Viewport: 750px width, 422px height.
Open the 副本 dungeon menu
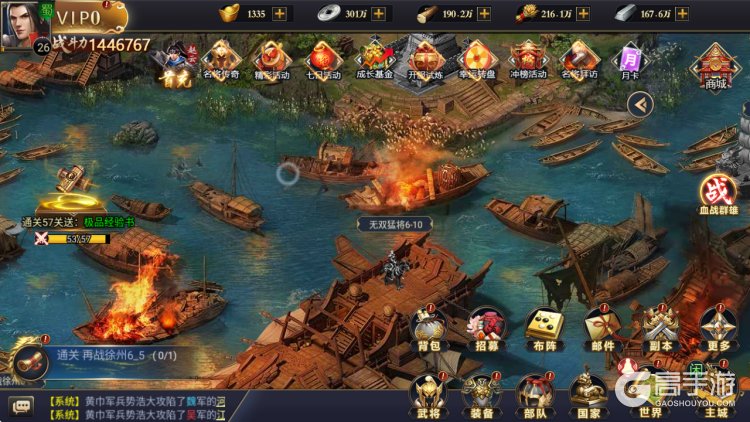(660, 327)
